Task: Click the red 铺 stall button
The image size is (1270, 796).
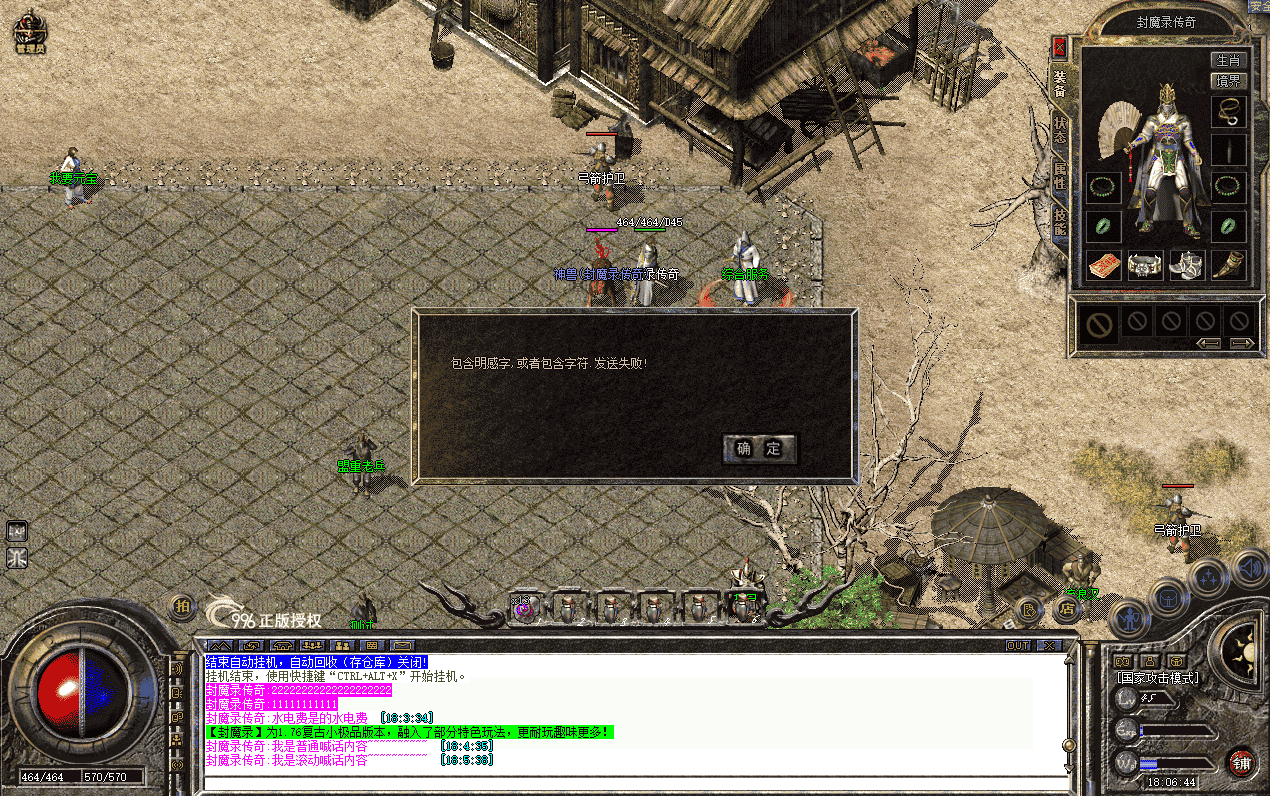Action: 1241,763
